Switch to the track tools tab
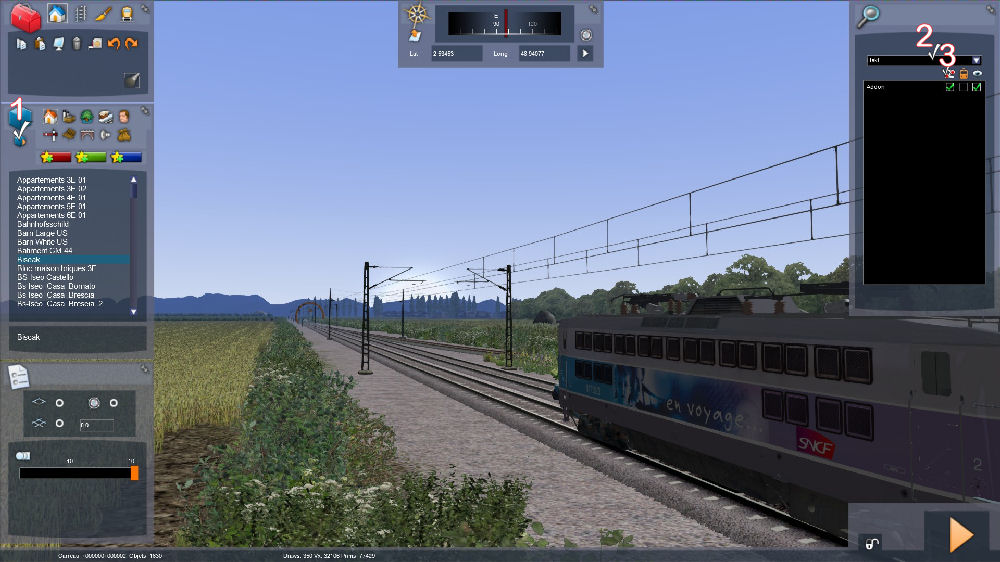 point(81,14)
